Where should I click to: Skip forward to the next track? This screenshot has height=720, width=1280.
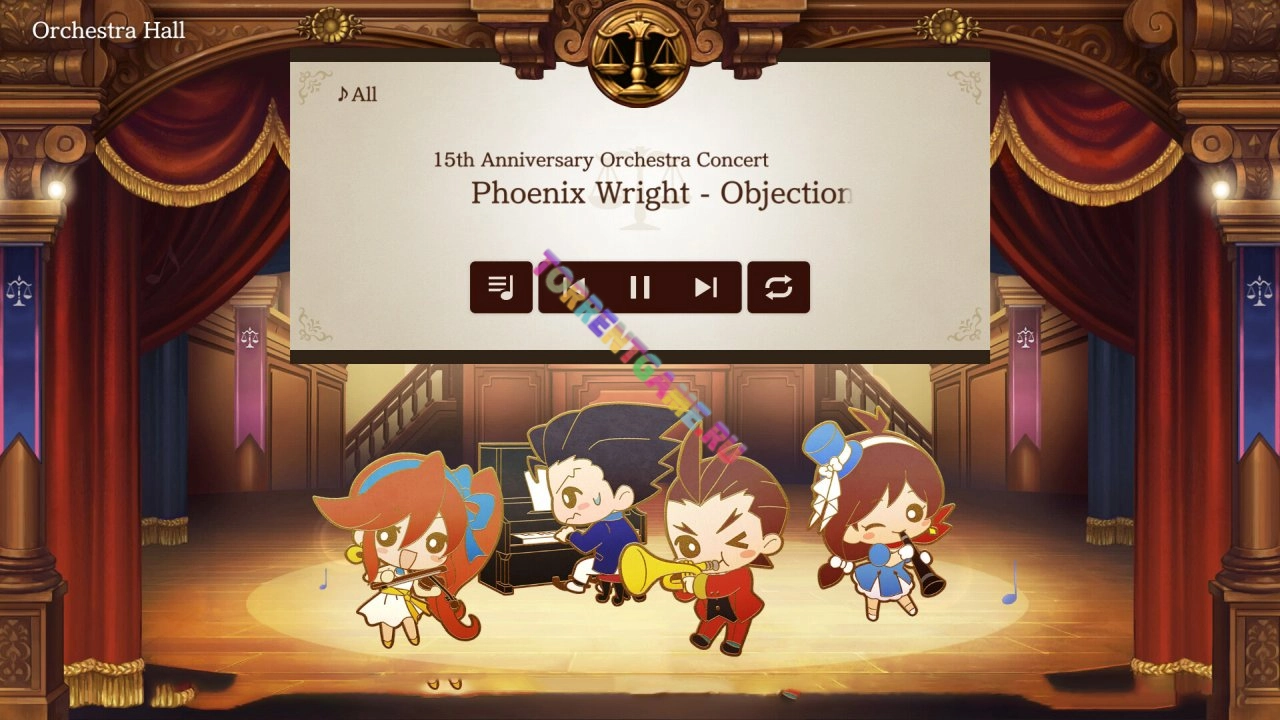706,288
